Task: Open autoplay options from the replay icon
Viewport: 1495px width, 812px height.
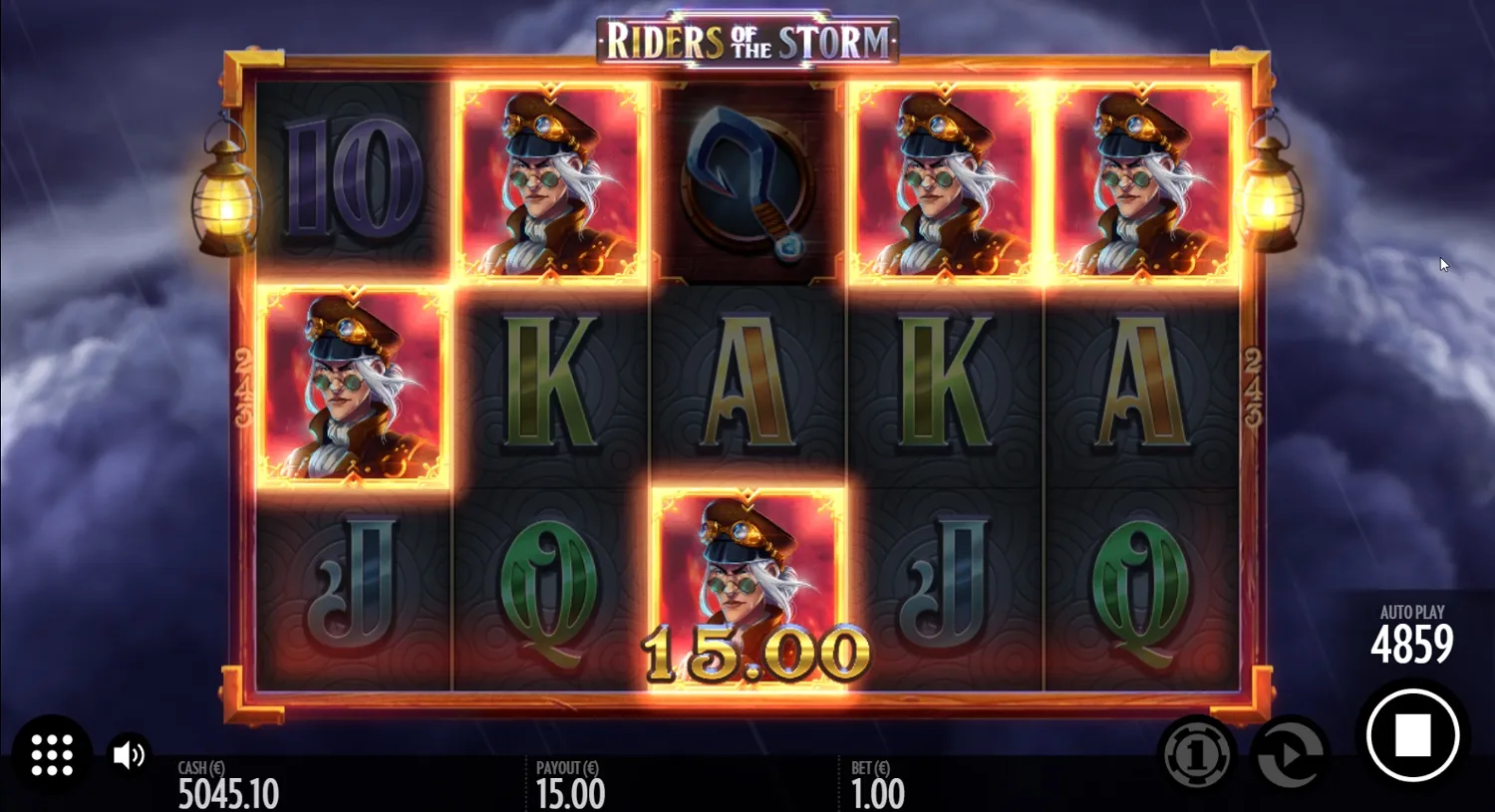Action: click(x=1286, y=754)
